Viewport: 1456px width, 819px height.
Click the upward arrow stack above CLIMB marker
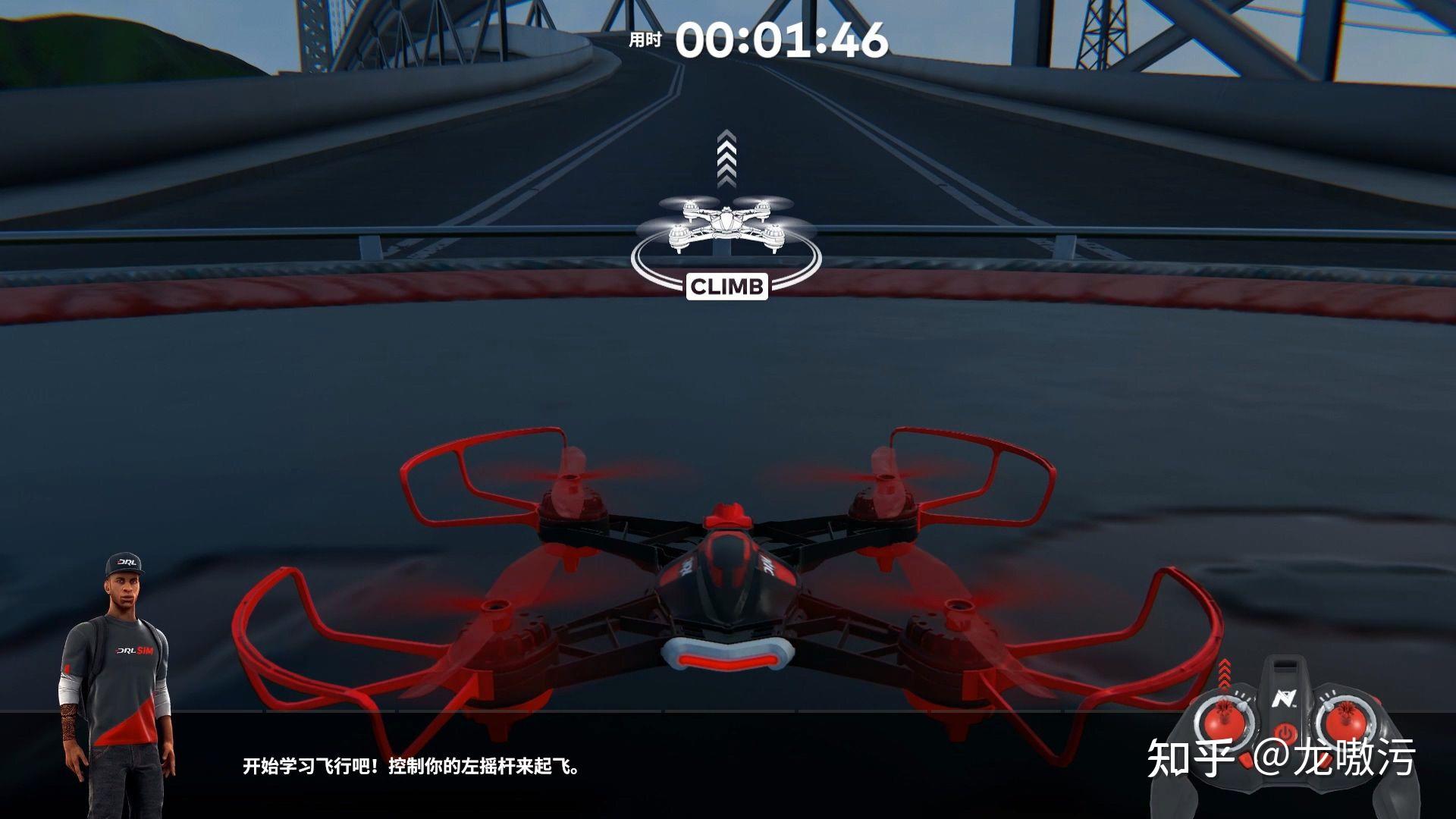coord(726,159)
